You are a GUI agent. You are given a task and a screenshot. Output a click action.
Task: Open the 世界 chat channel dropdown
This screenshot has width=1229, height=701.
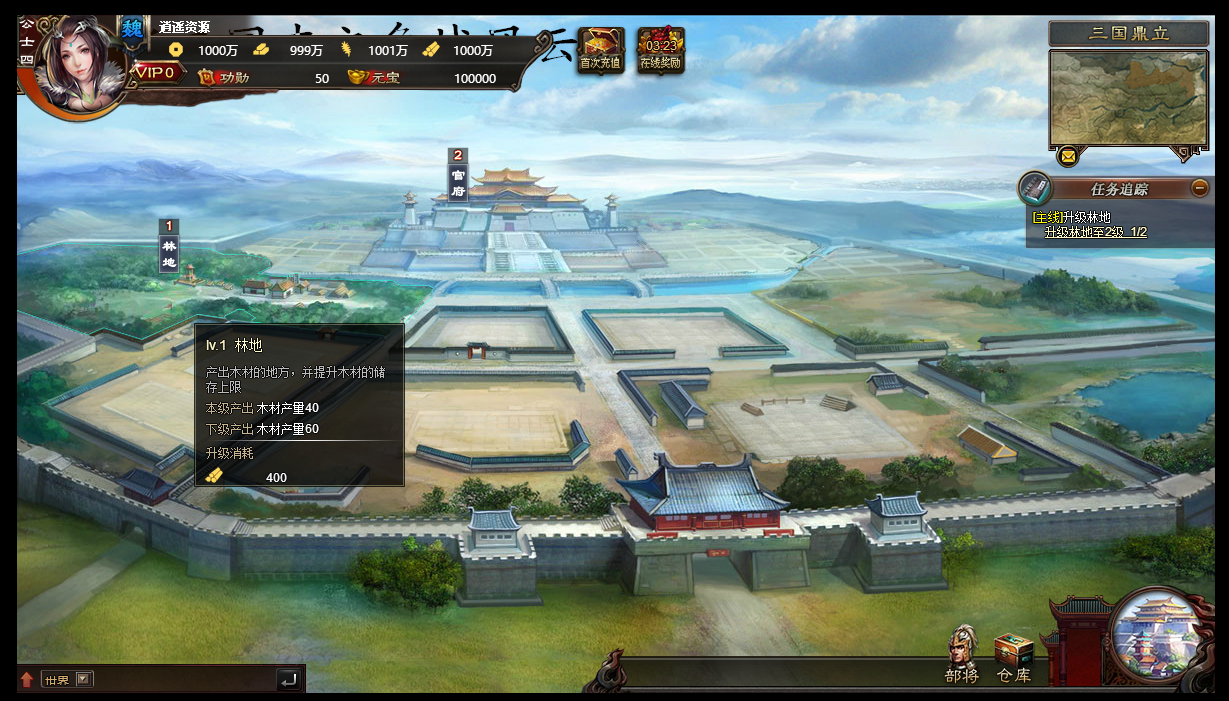tap(84, 679)
